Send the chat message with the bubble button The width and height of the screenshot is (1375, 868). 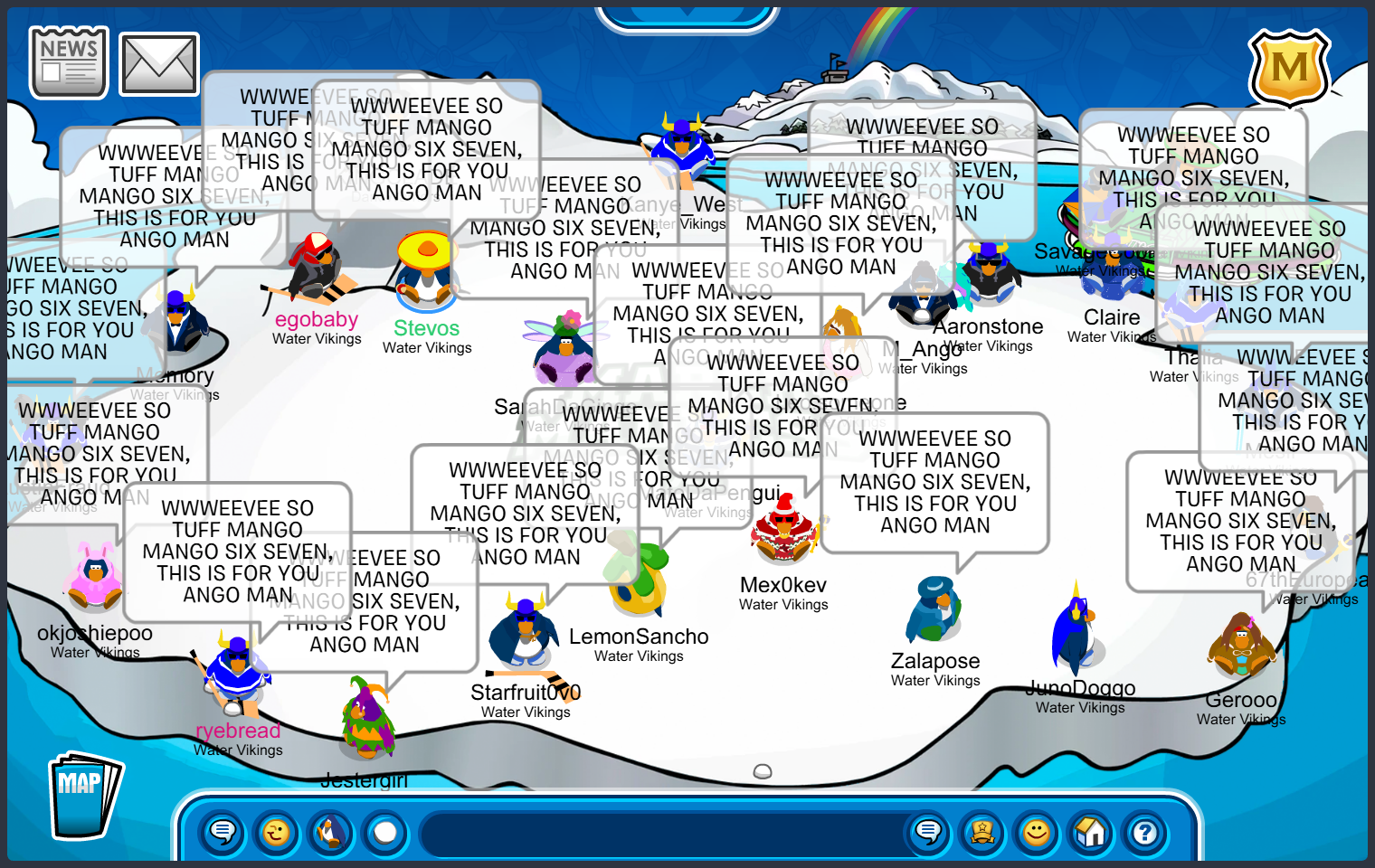tap(928, 832)
